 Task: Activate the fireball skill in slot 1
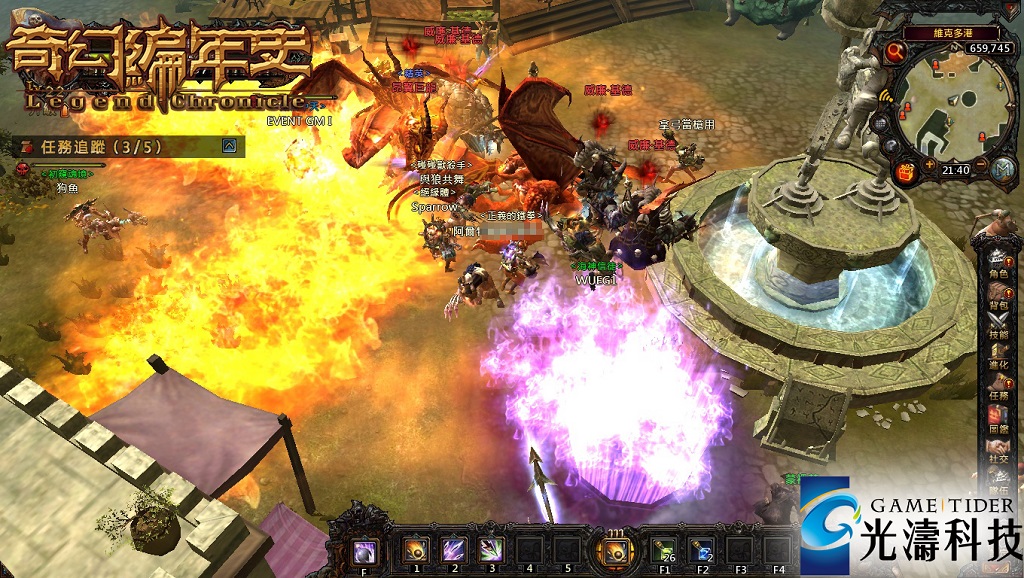415,548
